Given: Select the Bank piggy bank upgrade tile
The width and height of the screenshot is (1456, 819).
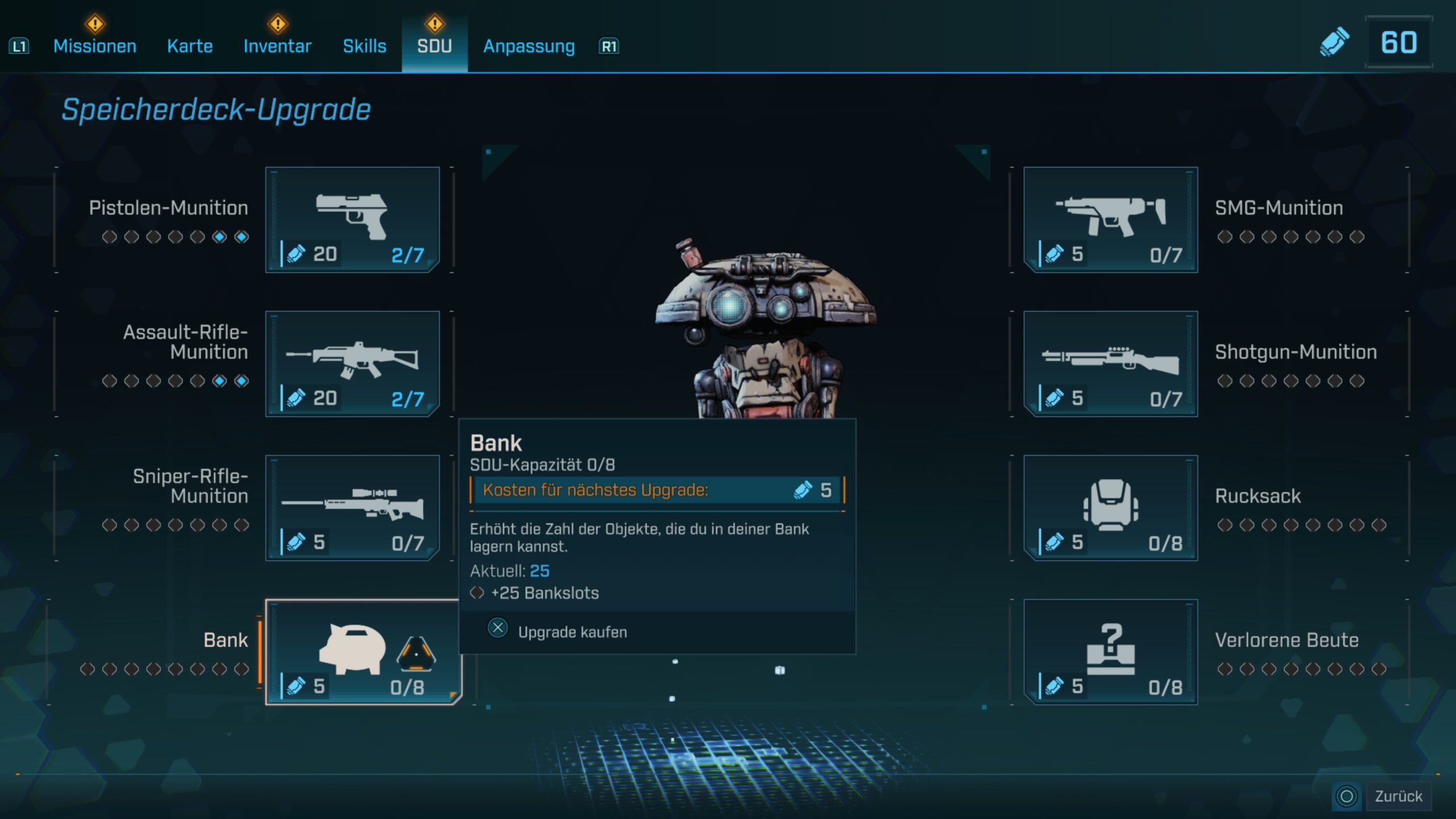Looking at the screenshot, I should click(x=363, y=652).
